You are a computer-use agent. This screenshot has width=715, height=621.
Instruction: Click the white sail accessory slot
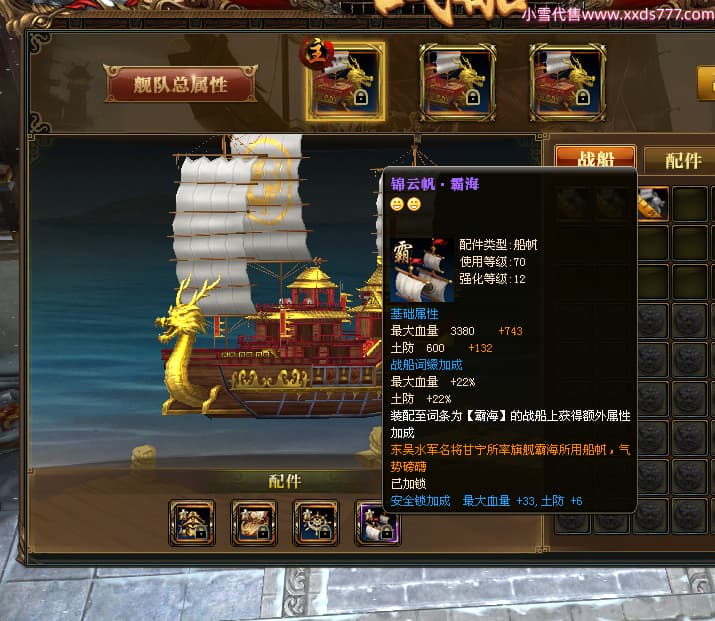(376, 522)
